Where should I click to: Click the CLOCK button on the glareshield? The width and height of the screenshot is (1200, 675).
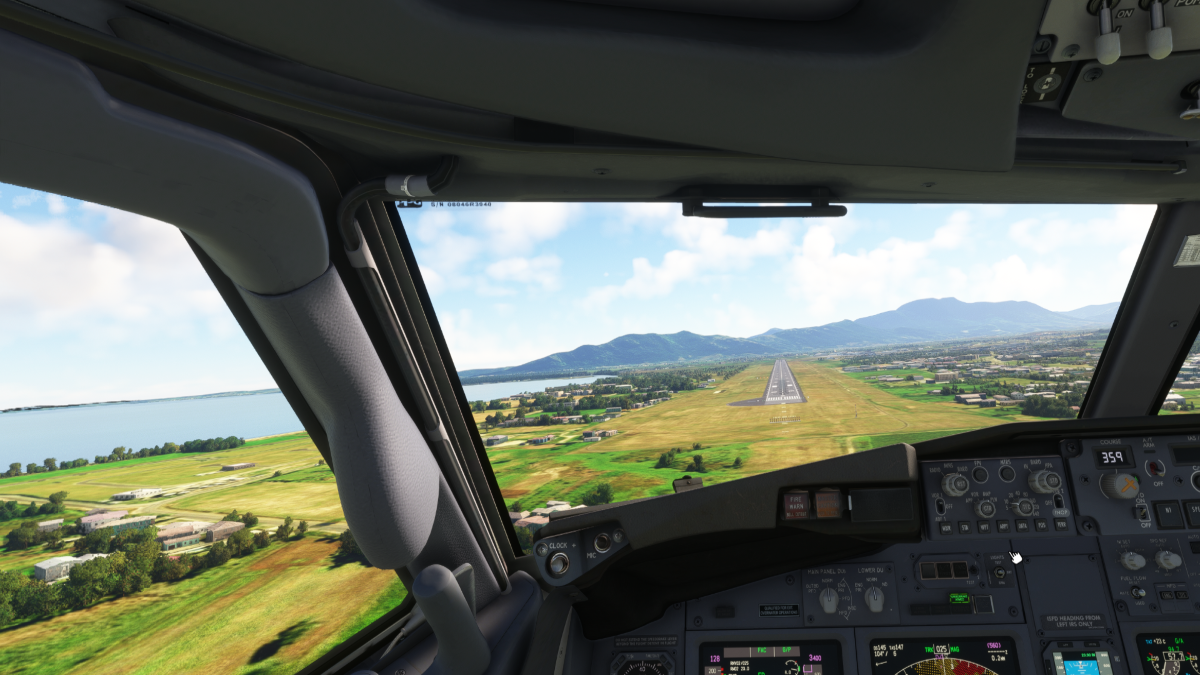(559, 563)
